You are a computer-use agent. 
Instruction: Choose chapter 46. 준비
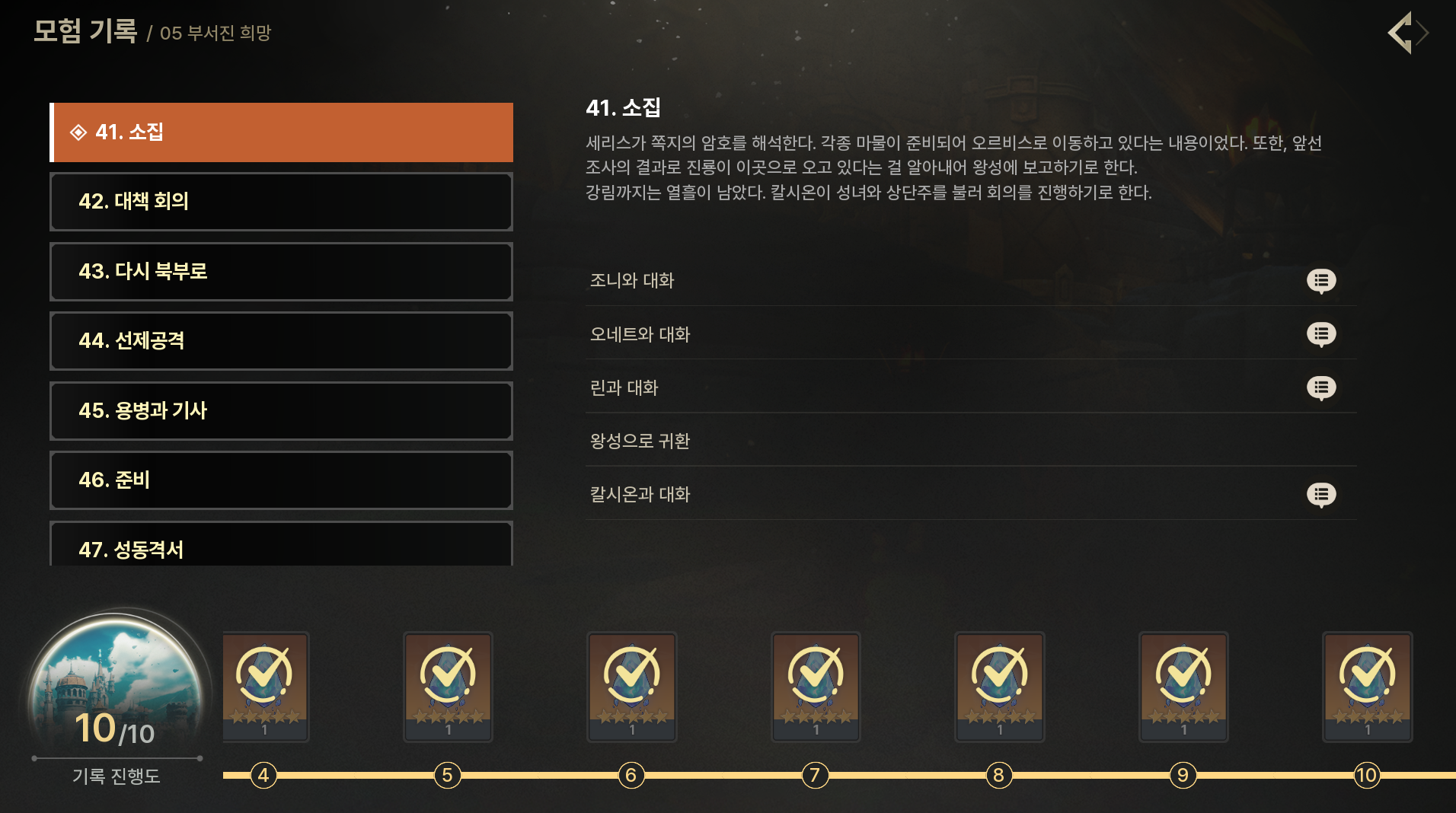point(281,480)
